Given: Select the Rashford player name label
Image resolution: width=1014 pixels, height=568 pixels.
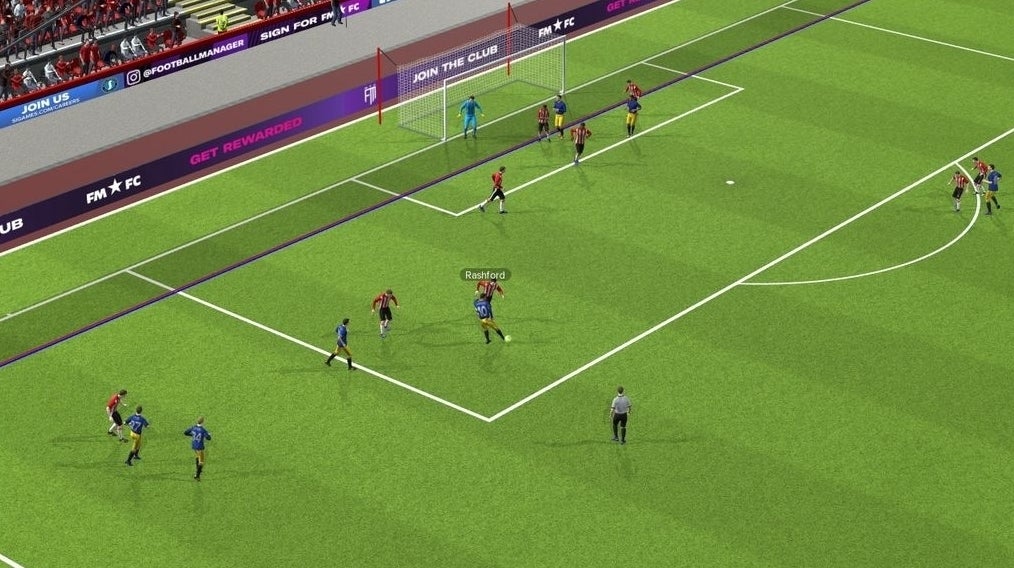Looking at the screenshot, I should tap(485, 274).
